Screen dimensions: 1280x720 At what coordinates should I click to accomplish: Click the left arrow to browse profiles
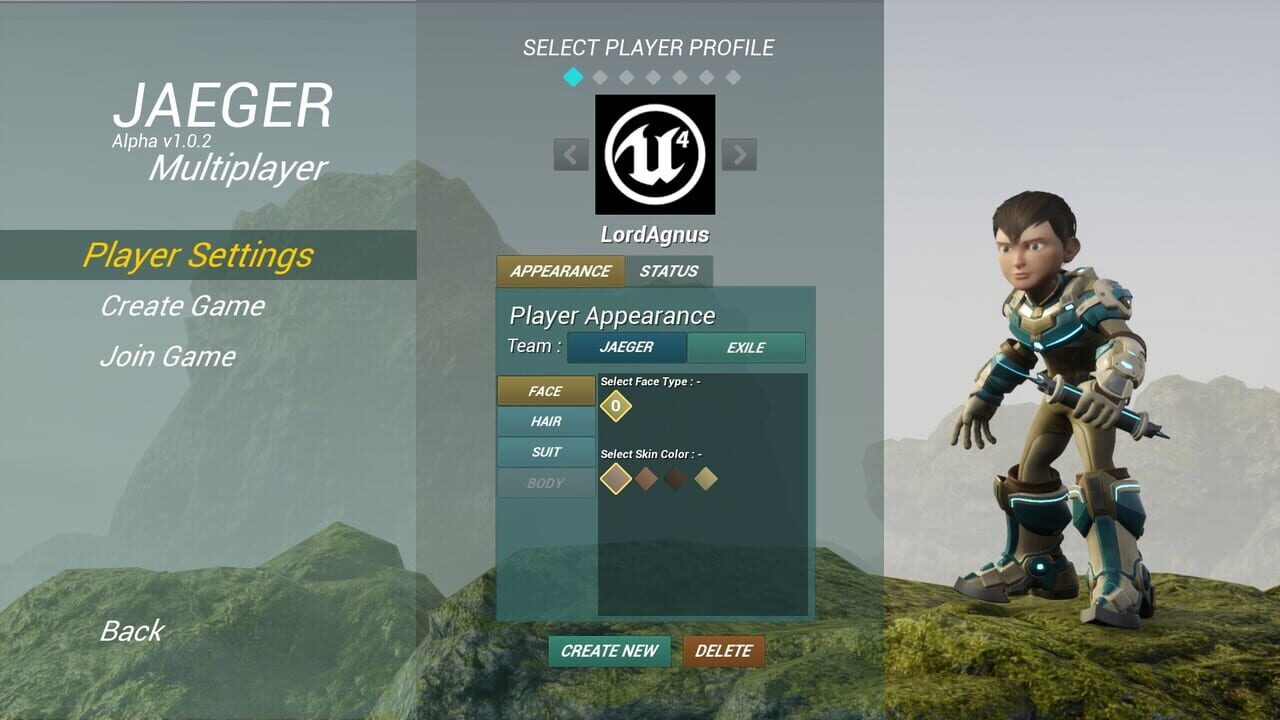pyautogui.click(x=570, y=155)
